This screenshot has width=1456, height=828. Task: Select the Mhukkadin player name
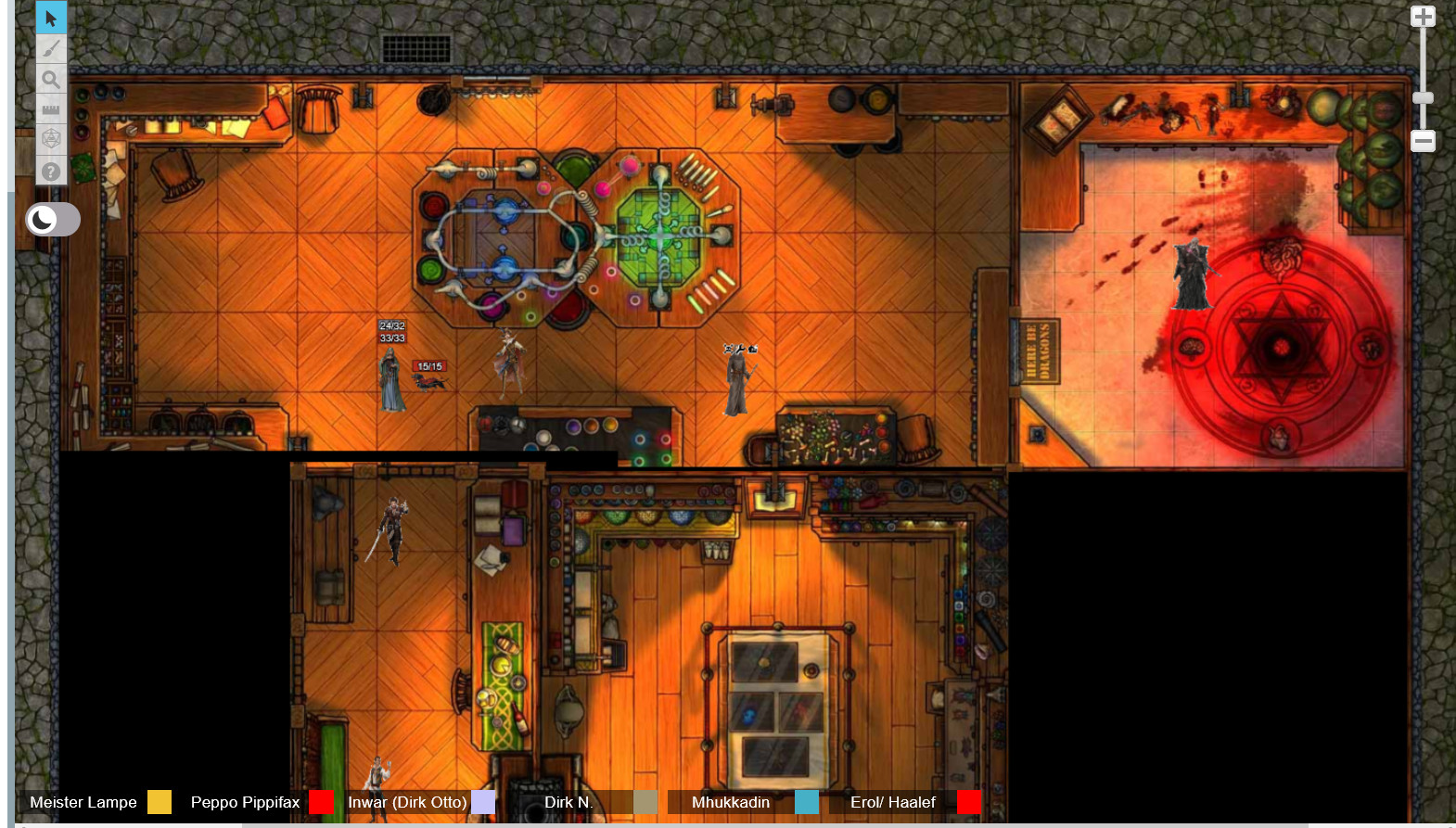(x=731, y=802)
